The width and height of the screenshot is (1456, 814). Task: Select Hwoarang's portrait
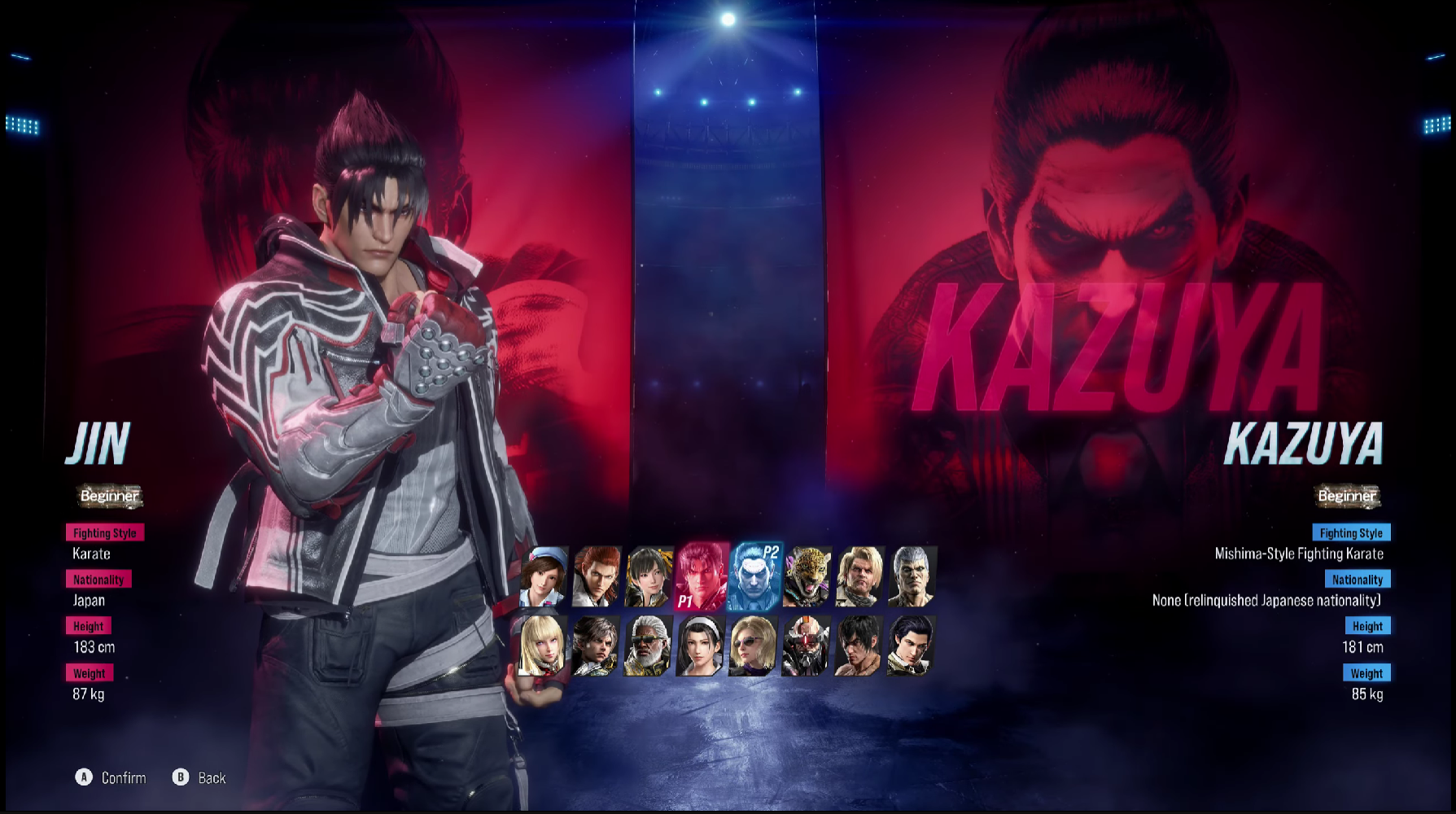coord(599,578)
